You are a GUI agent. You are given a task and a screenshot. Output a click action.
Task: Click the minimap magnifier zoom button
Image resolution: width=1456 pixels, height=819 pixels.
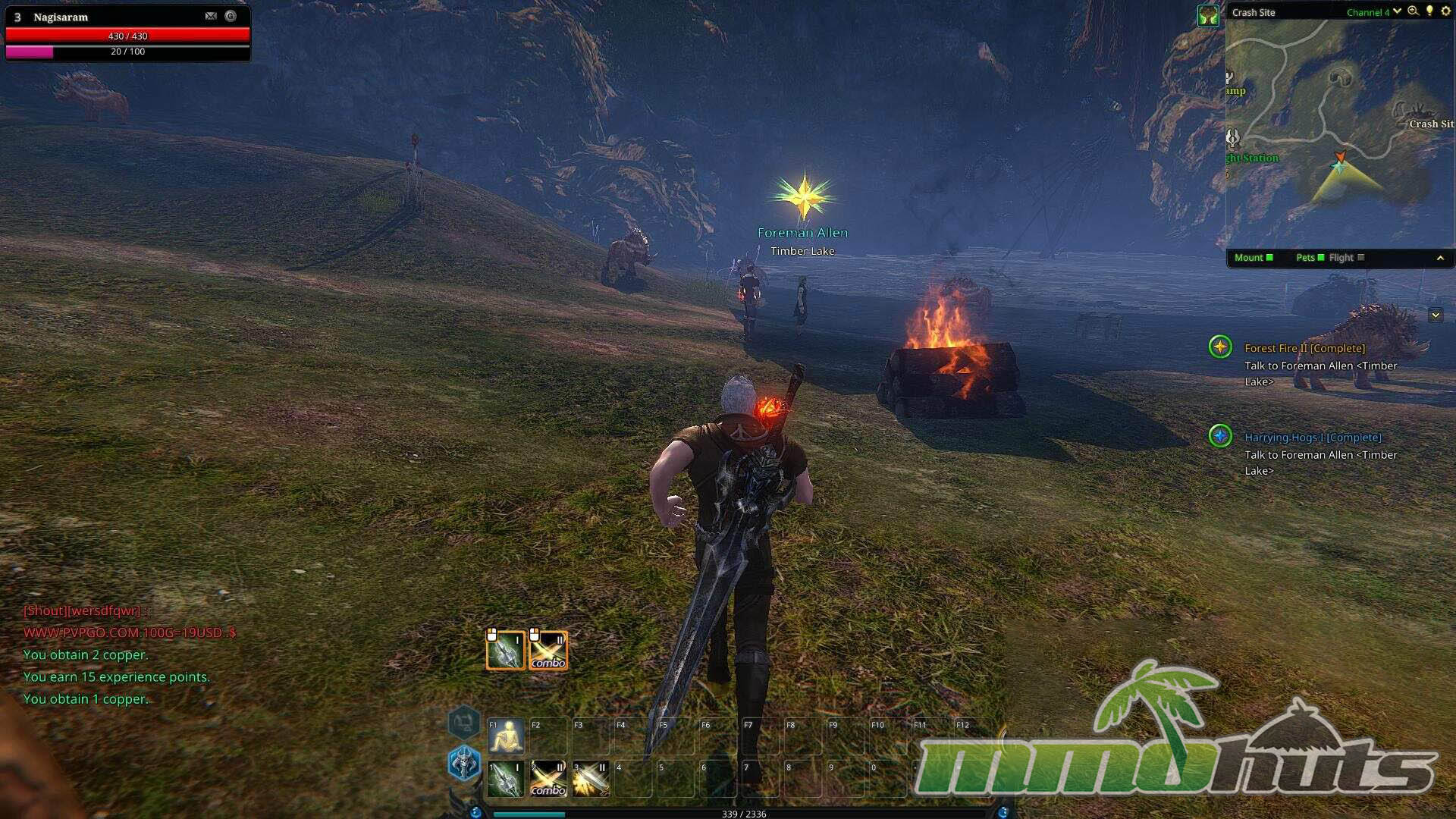click(1413, 11)
